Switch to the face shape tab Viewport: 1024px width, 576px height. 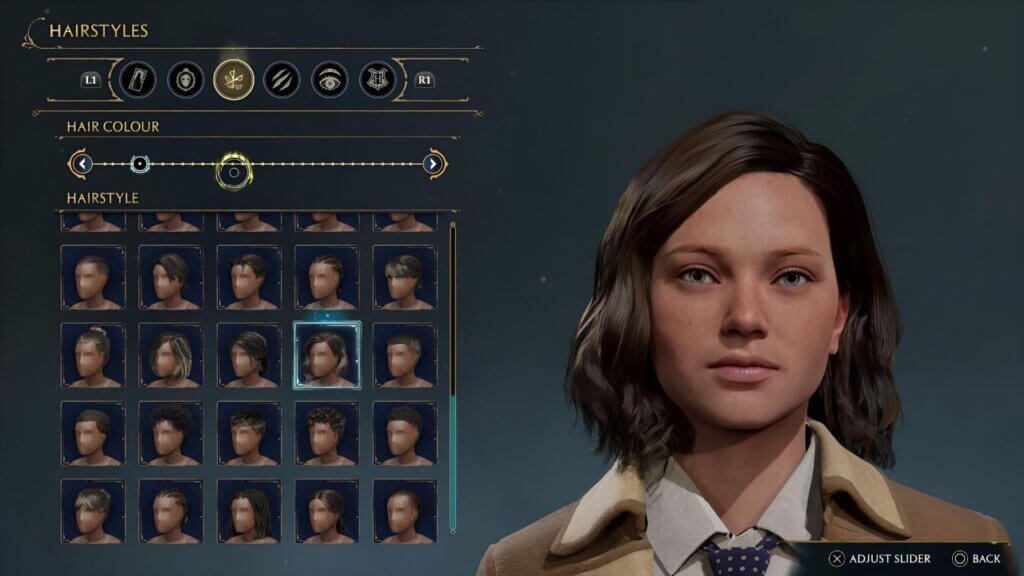(185, 79)
